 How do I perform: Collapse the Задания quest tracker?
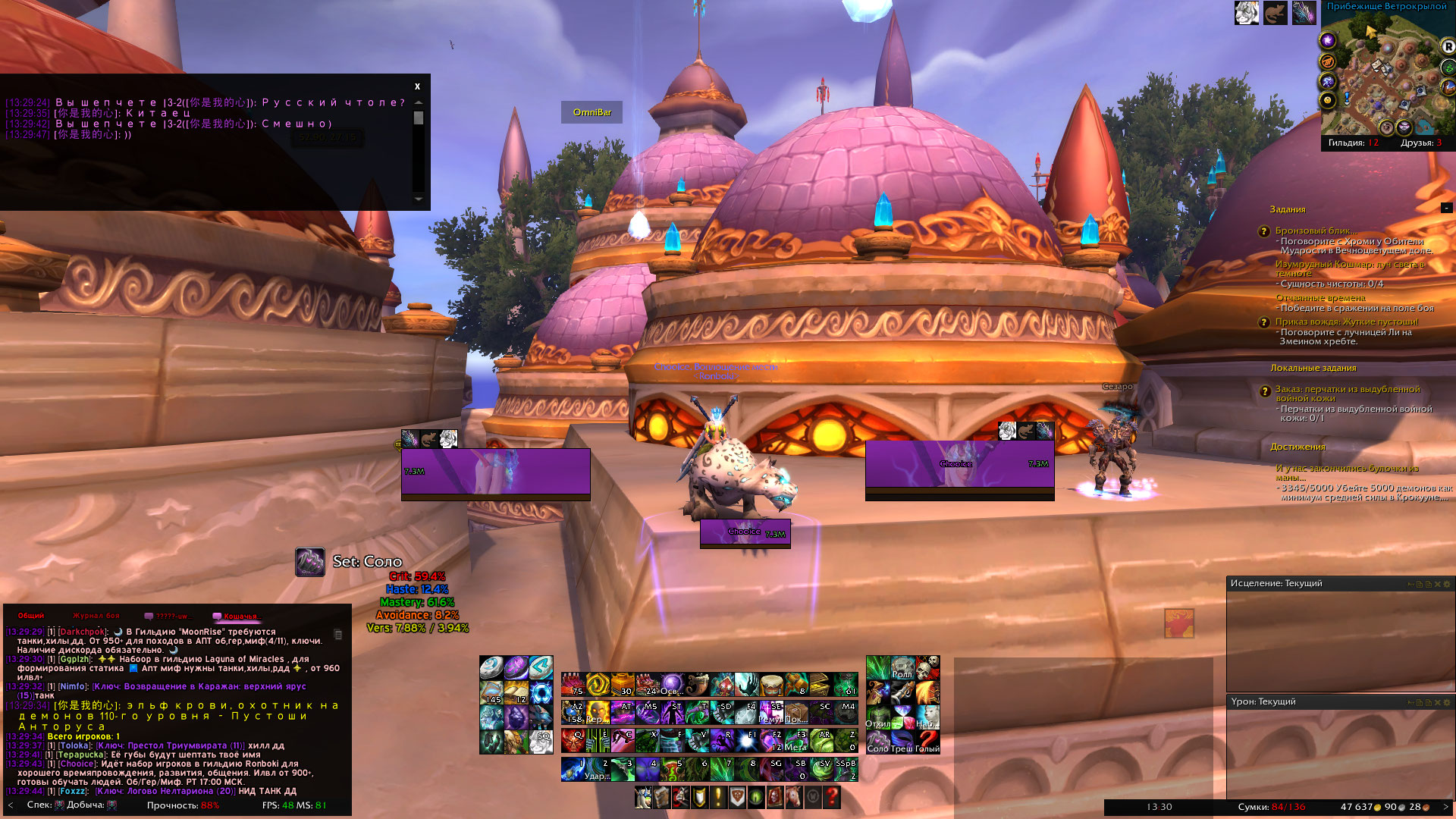click(1446, 208)
